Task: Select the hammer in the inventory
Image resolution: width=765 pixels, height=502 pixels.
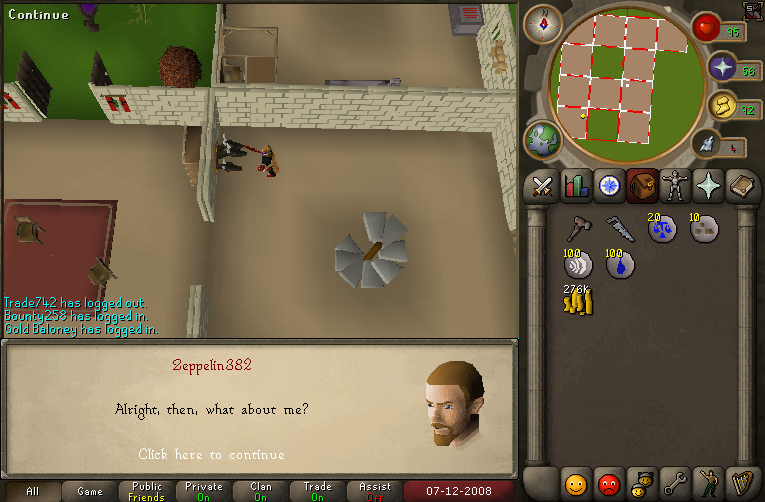Action: (x=578, y=229)
